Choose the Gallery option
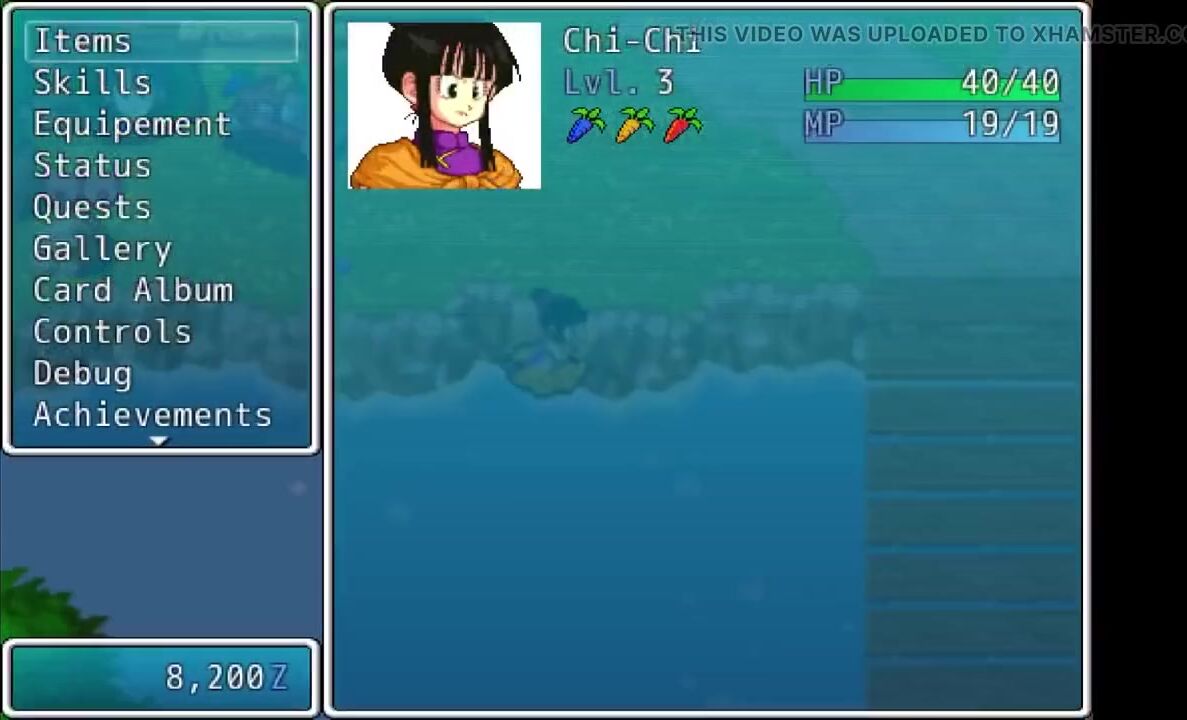The height and width of the screenshot is (720, 1187). pyautogui.click(x=102, y=249)
